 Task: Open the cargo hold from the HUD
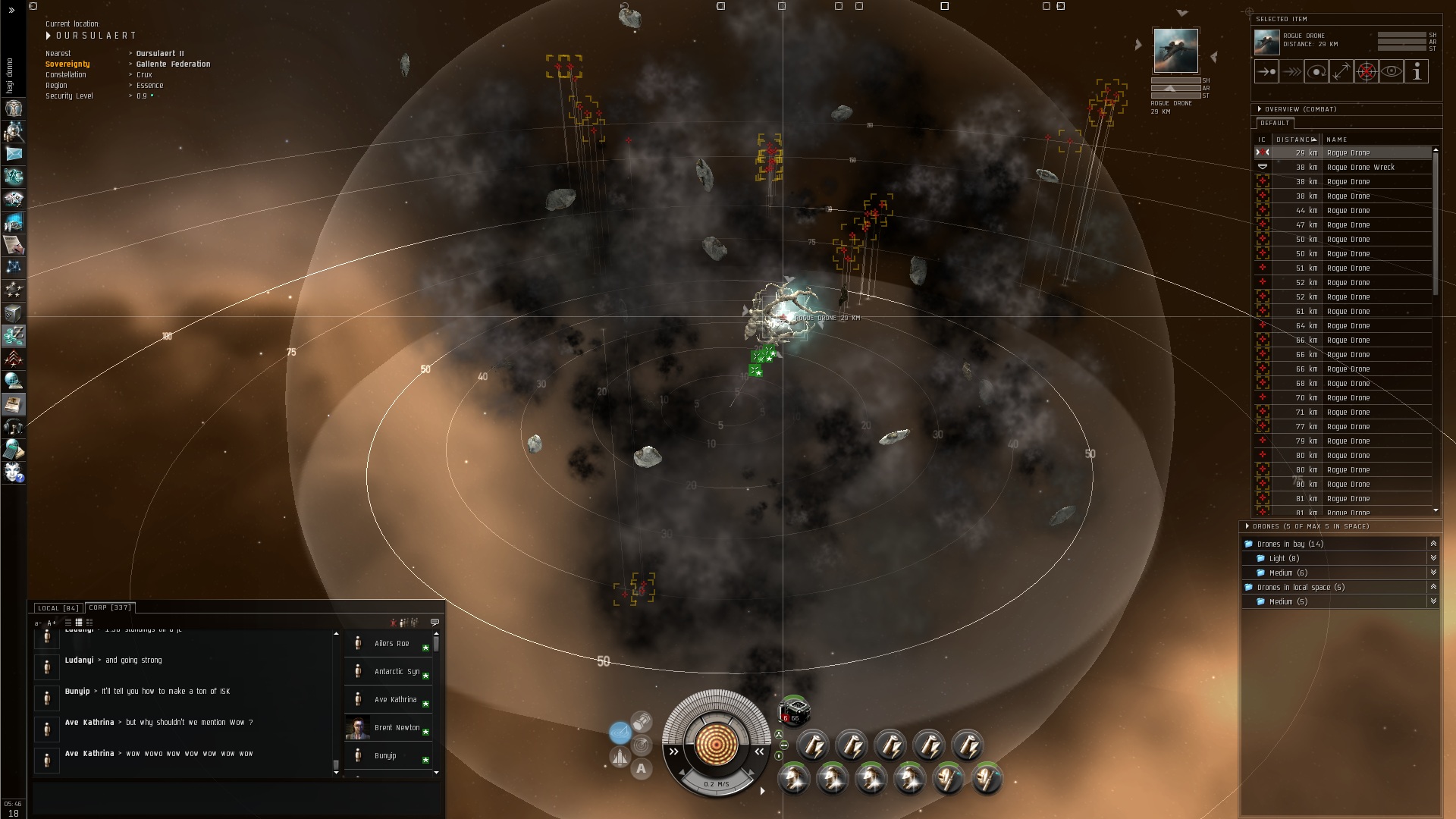coord(620,757)
